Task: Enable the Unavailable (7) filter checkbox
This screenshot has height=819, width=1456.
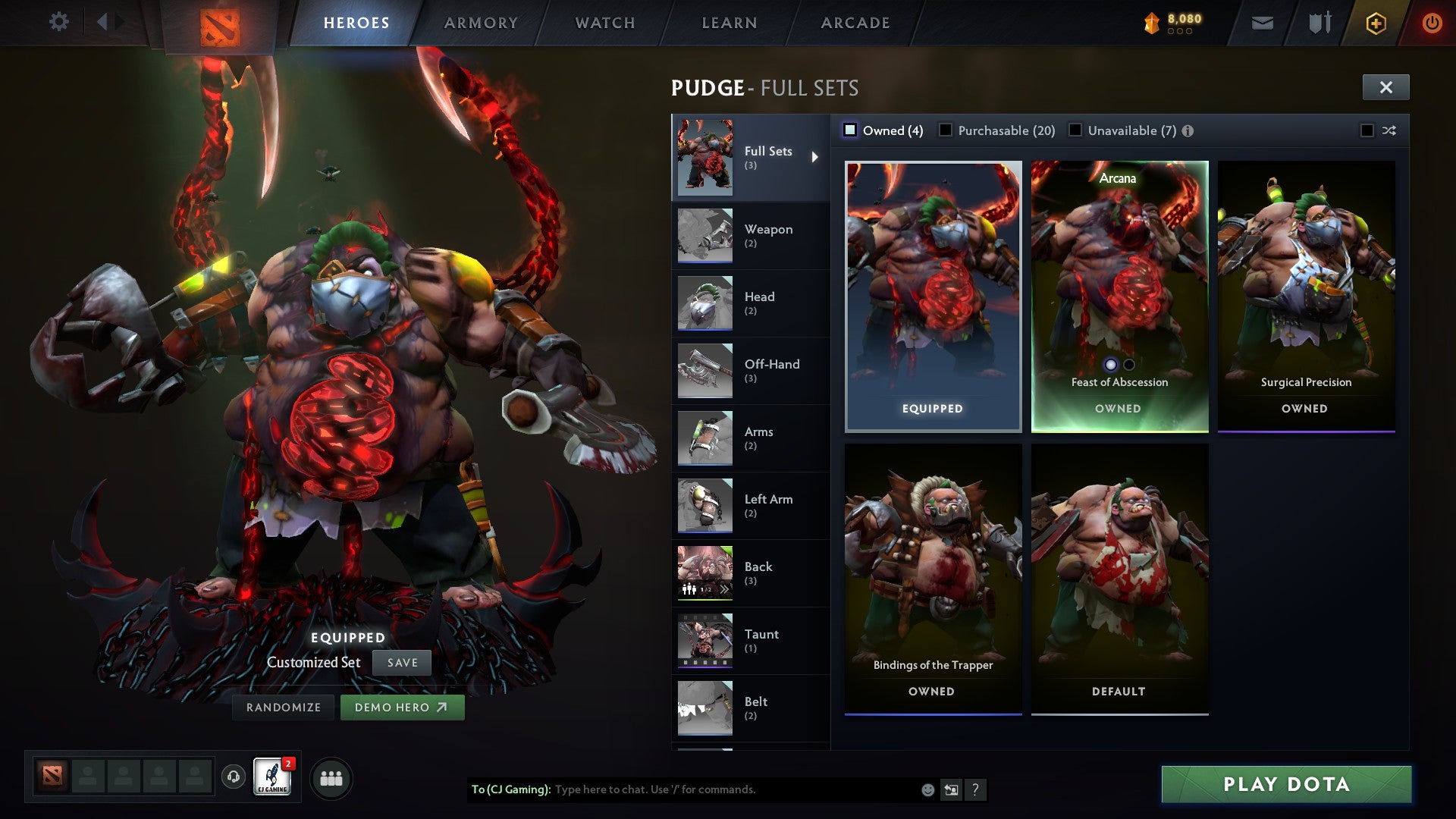Action: pos(1075,130)
